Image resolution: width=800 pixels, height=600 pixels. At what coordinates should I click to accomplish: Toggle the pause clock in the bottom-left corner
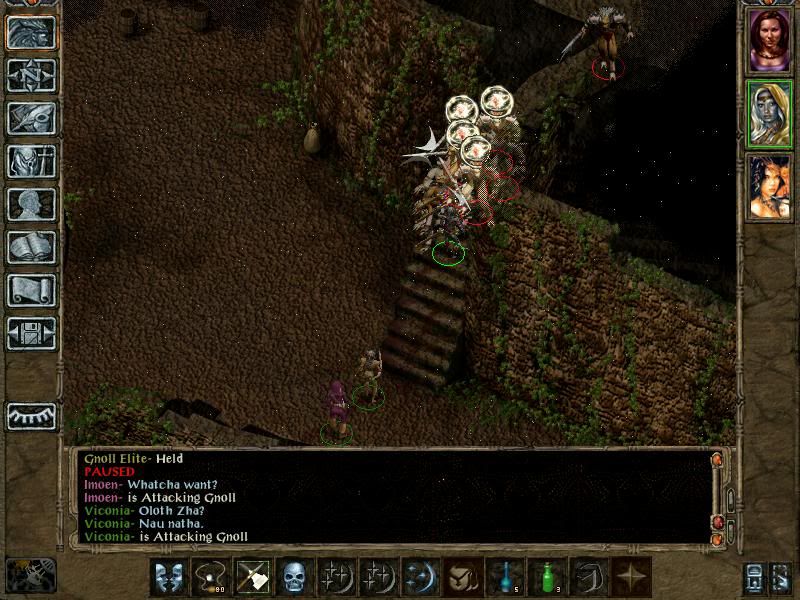point(30,575)
